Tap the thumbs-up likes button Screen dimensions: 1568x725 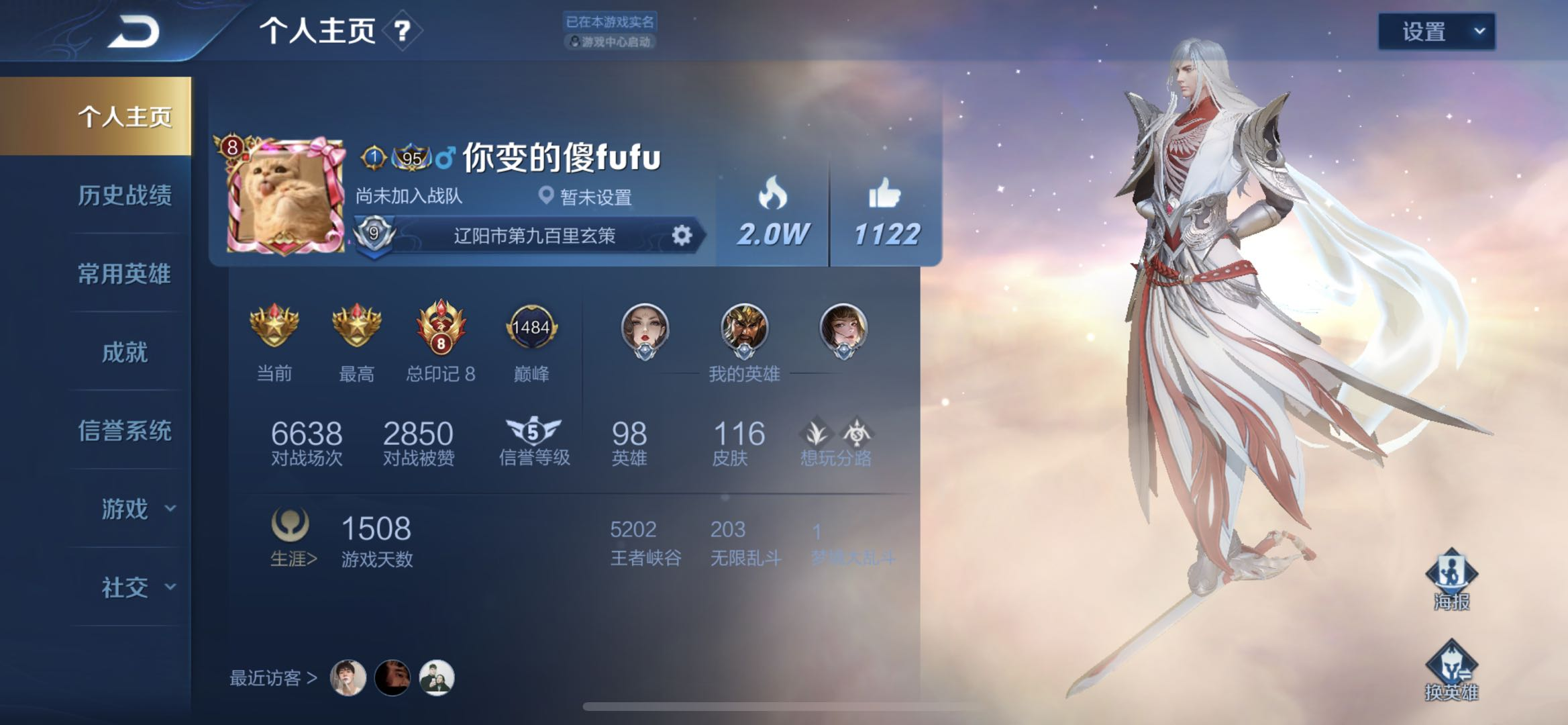[x=885, y=211]
